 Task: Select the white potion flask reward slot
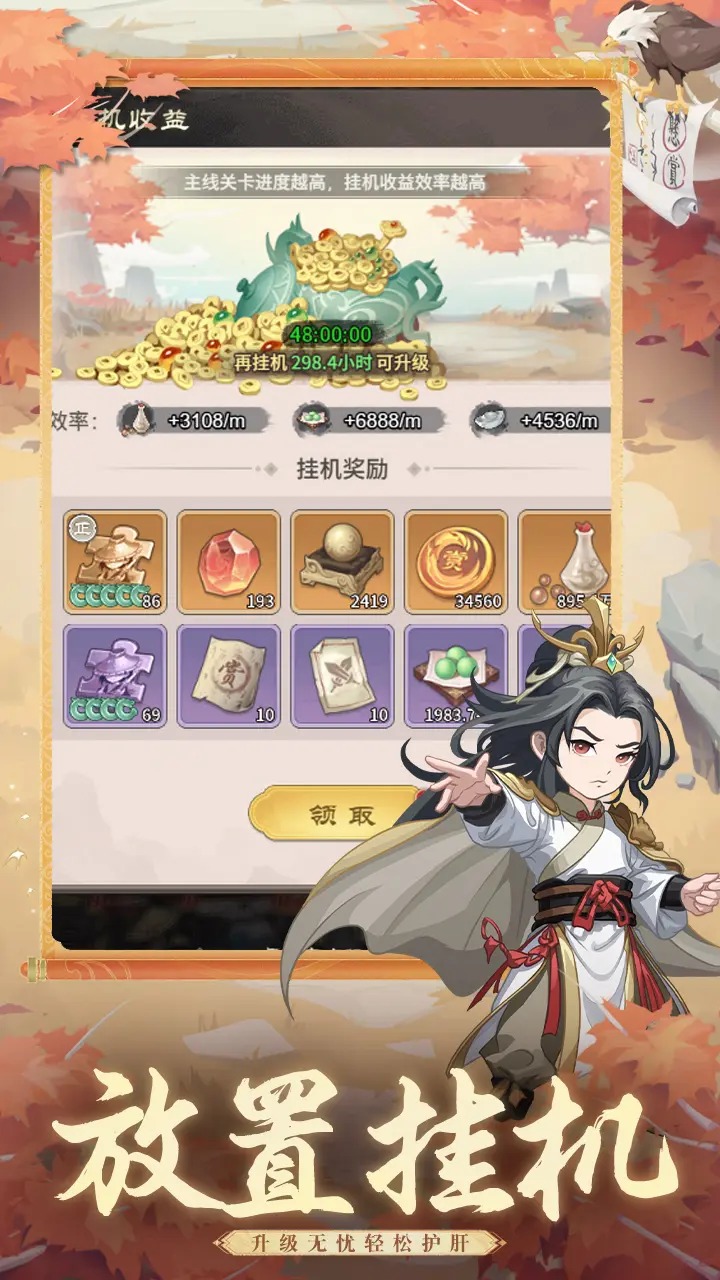tap(565, 561)
